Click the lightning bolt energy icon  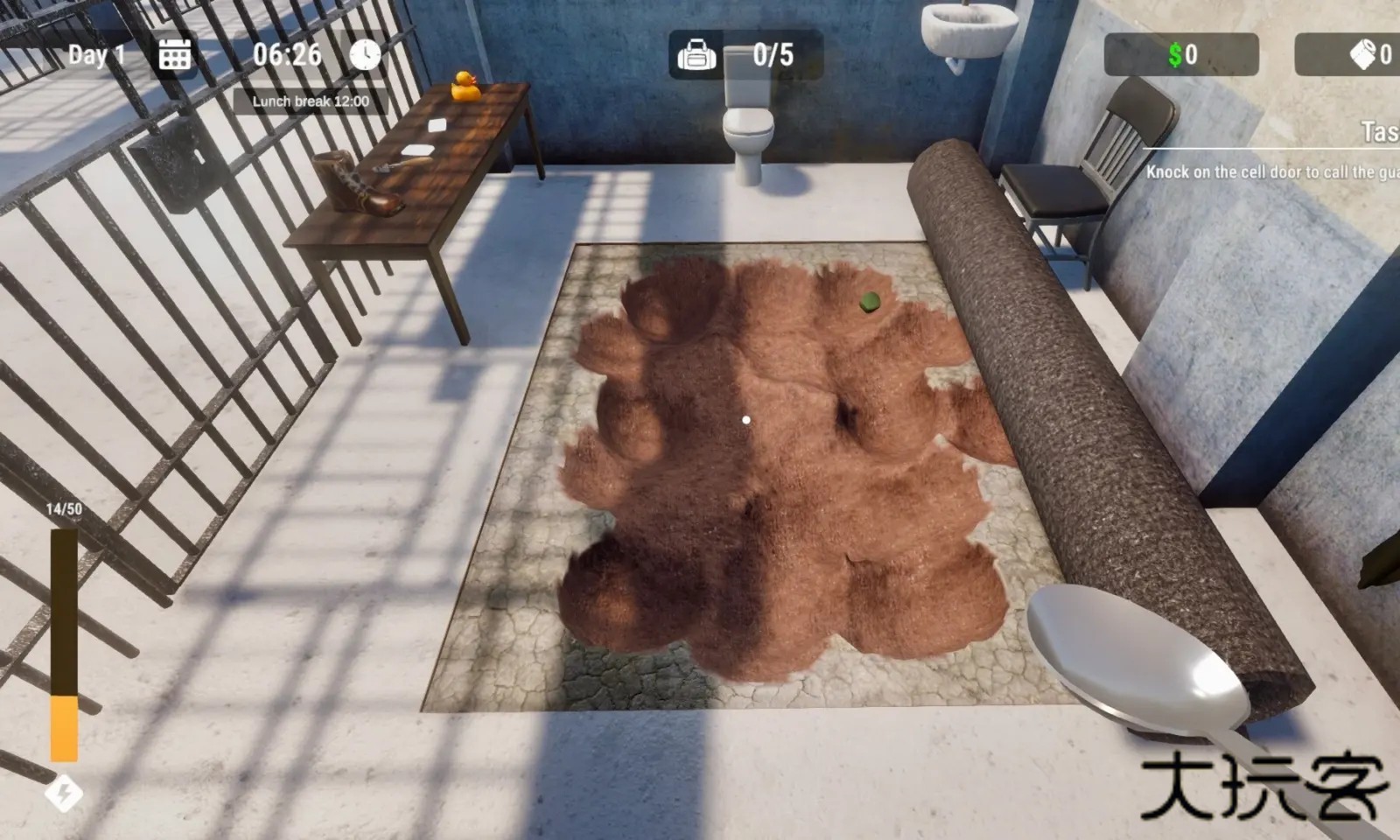(63, 794)
